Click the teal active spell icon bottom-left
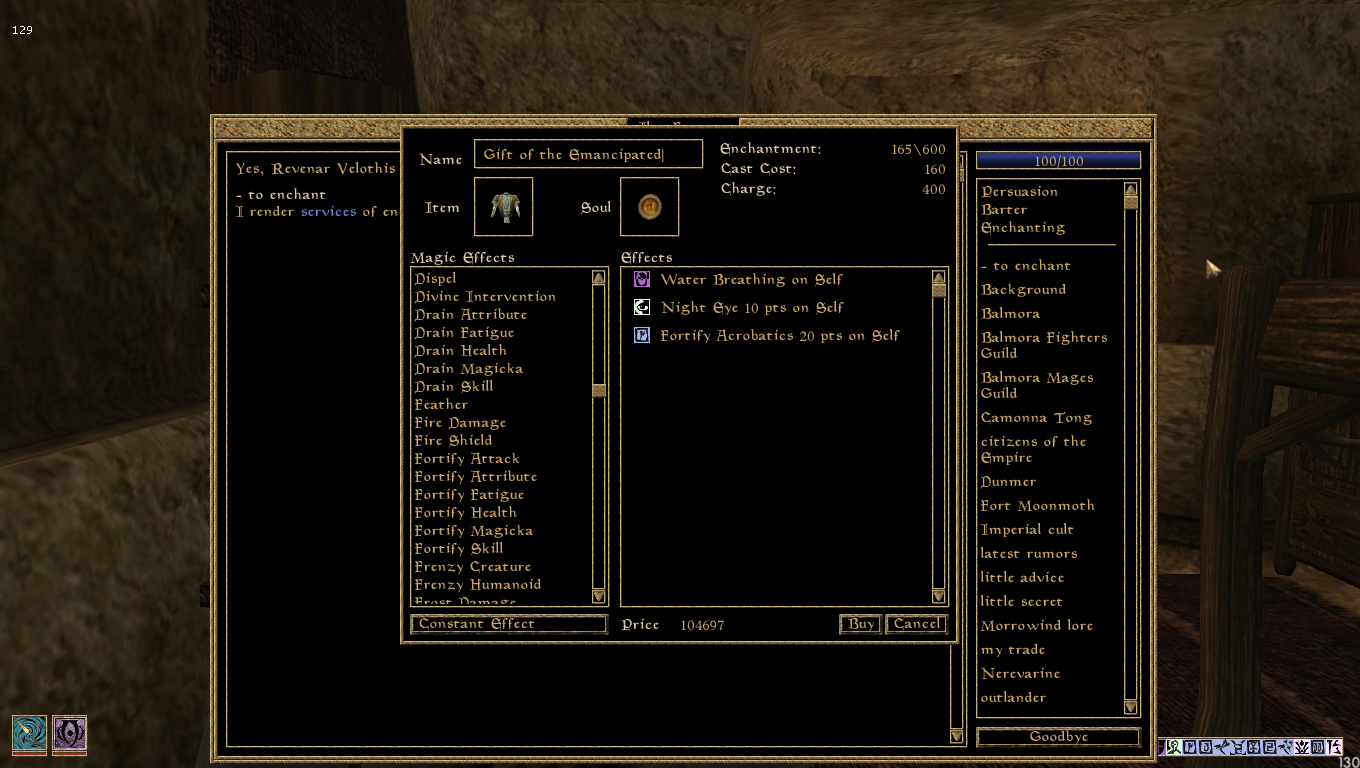This screenshot has width=1360, height=768. 29,734
